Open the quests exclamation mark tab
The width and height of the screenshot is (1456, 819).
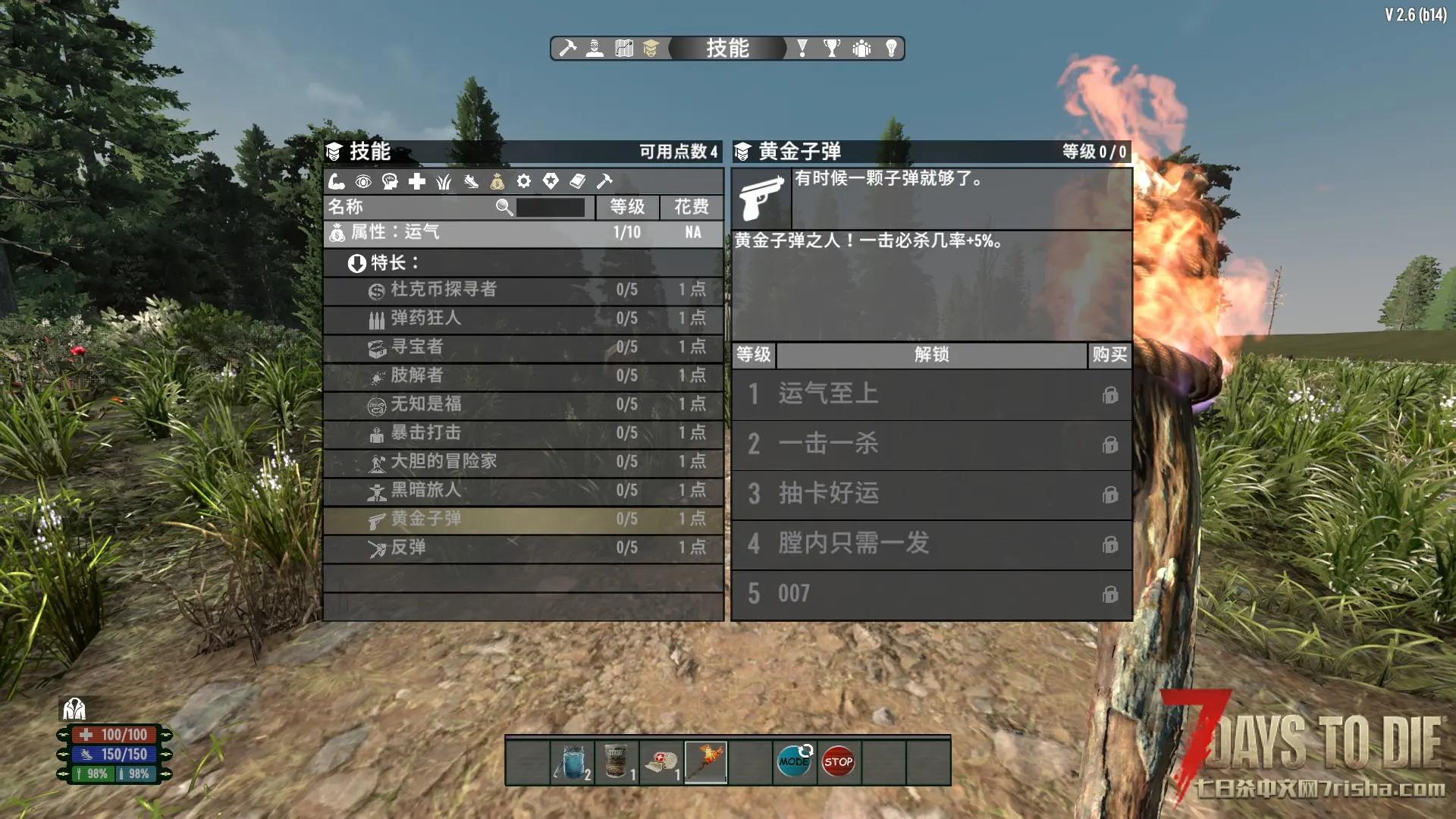tap(802, 49)
